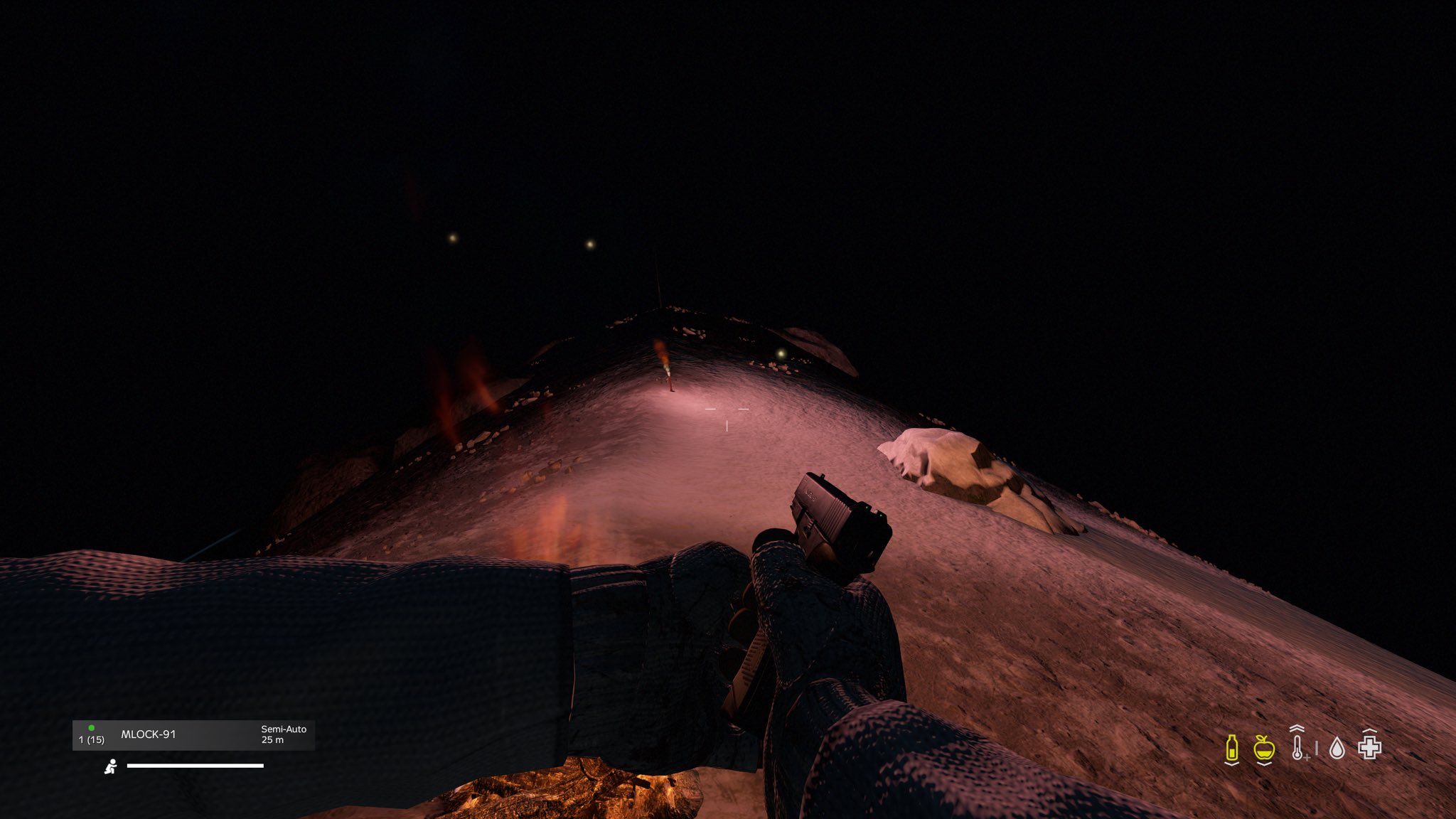1456x819 pixels.
Task: Select the MLOCK-91 weapon panel
Action: (x=193, y=735)
